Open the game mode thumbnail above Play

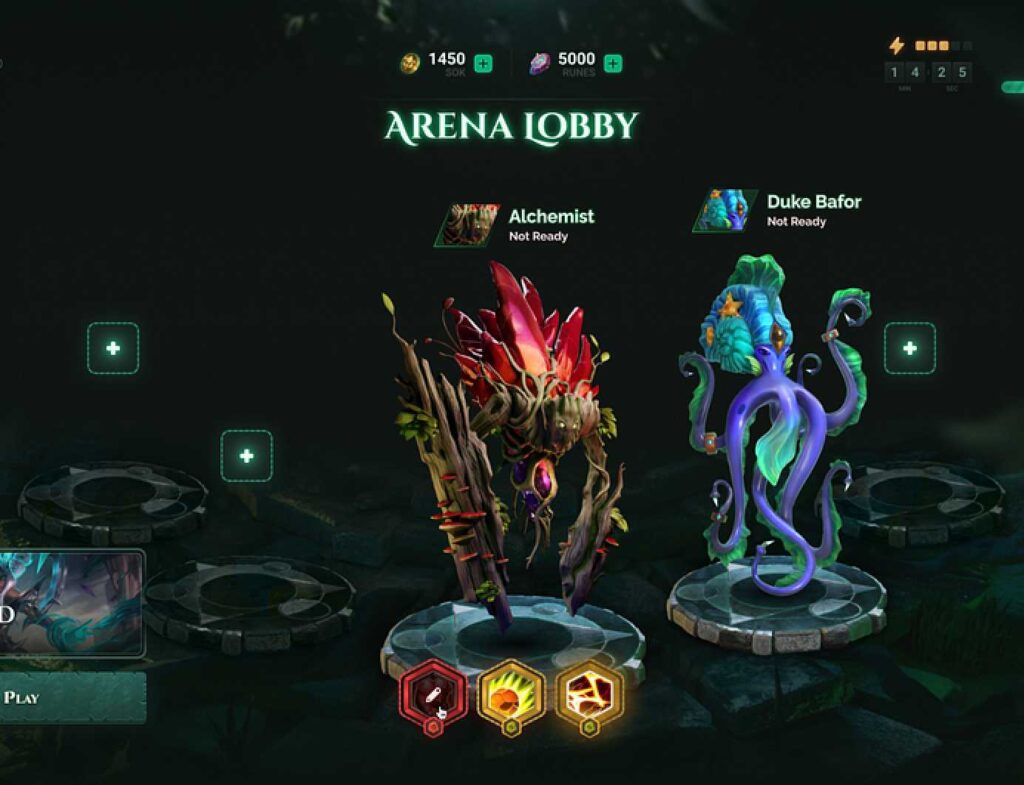pos(70,603)
